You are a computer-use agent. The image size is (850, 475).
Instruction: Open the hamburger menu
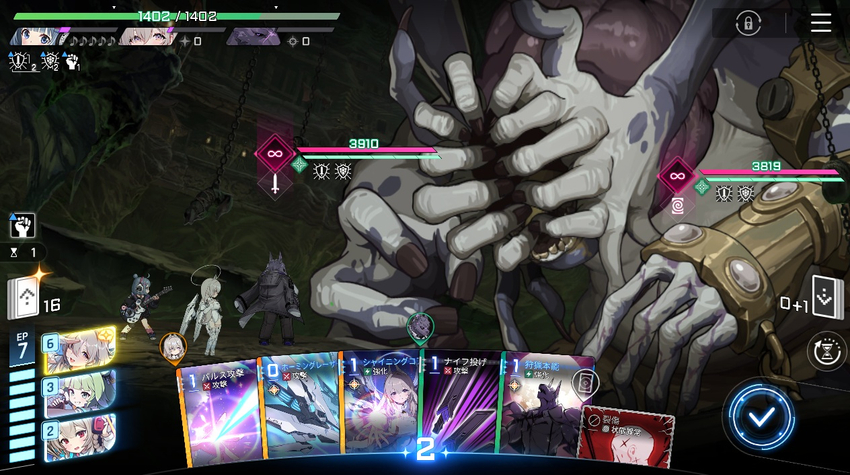pyautogui.click(x=821, y=23)
